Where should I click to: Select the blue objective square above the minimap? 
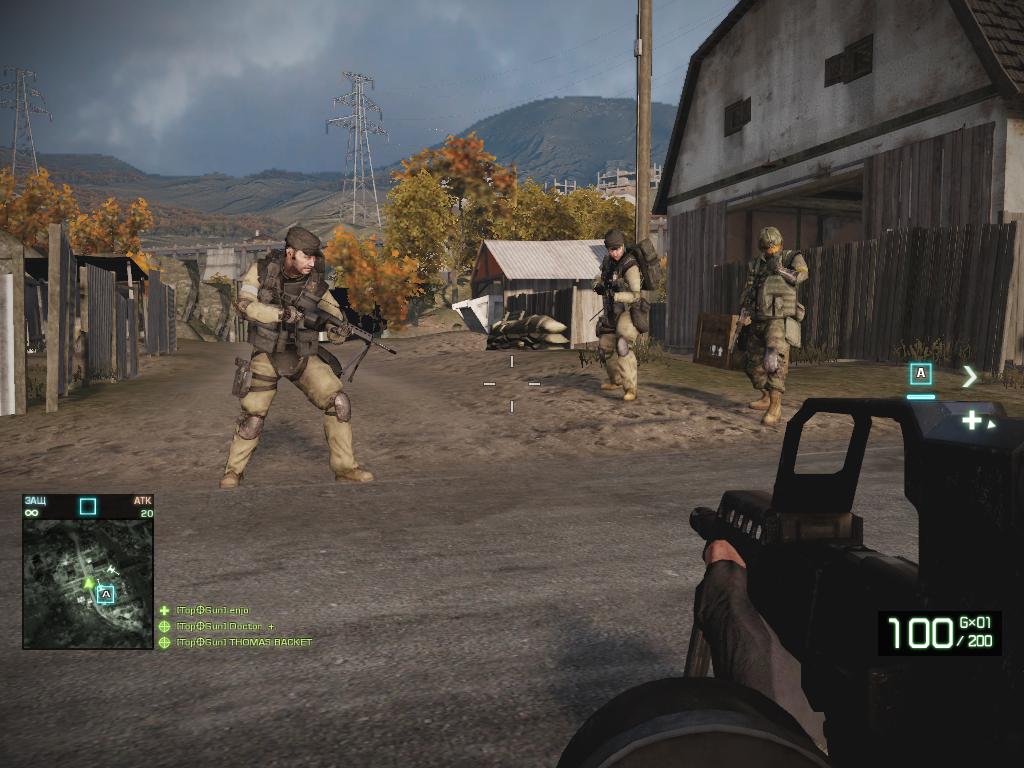coord(88,506)
